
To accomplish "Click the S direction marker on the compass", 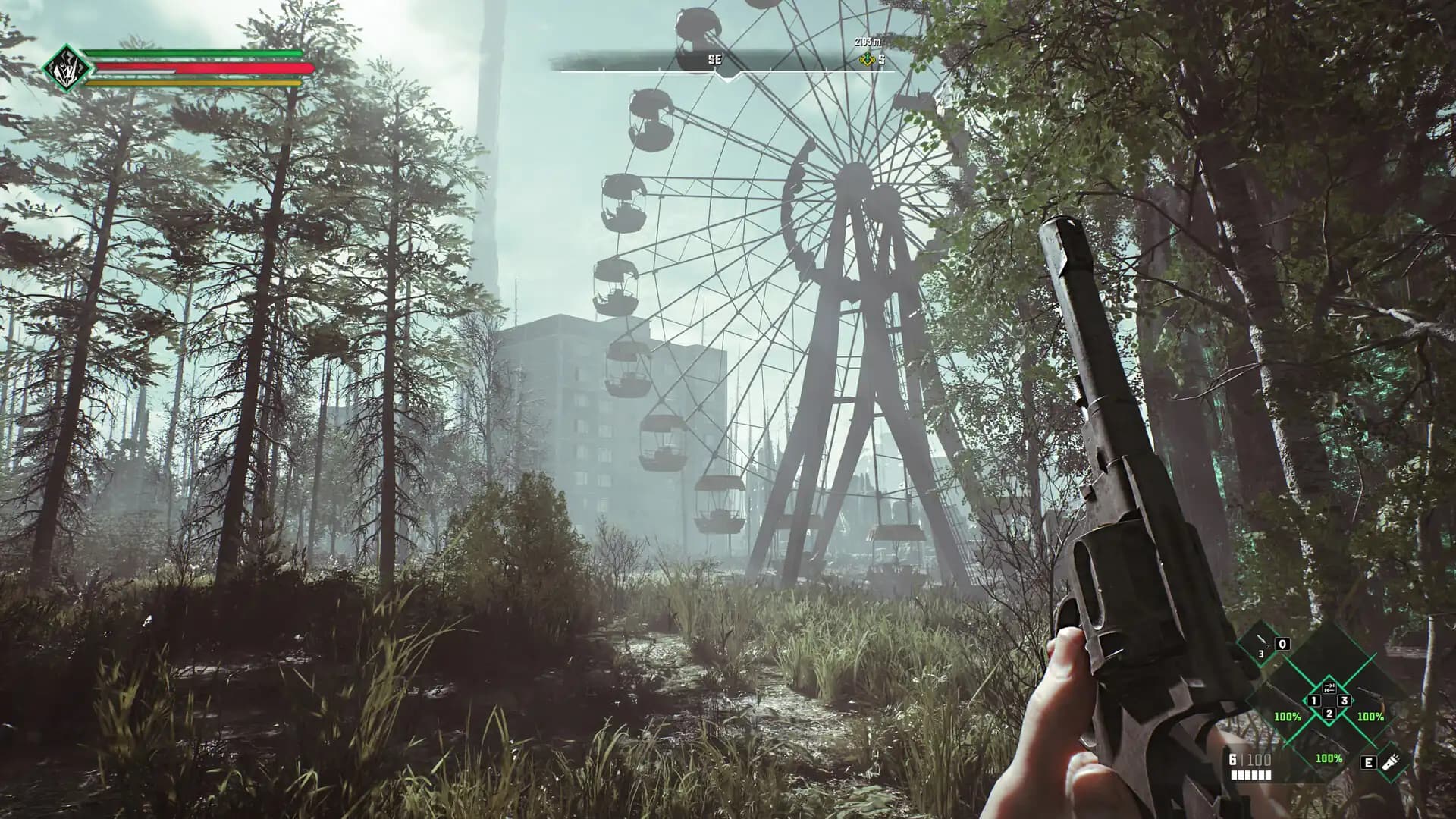I will coord(882,60).
